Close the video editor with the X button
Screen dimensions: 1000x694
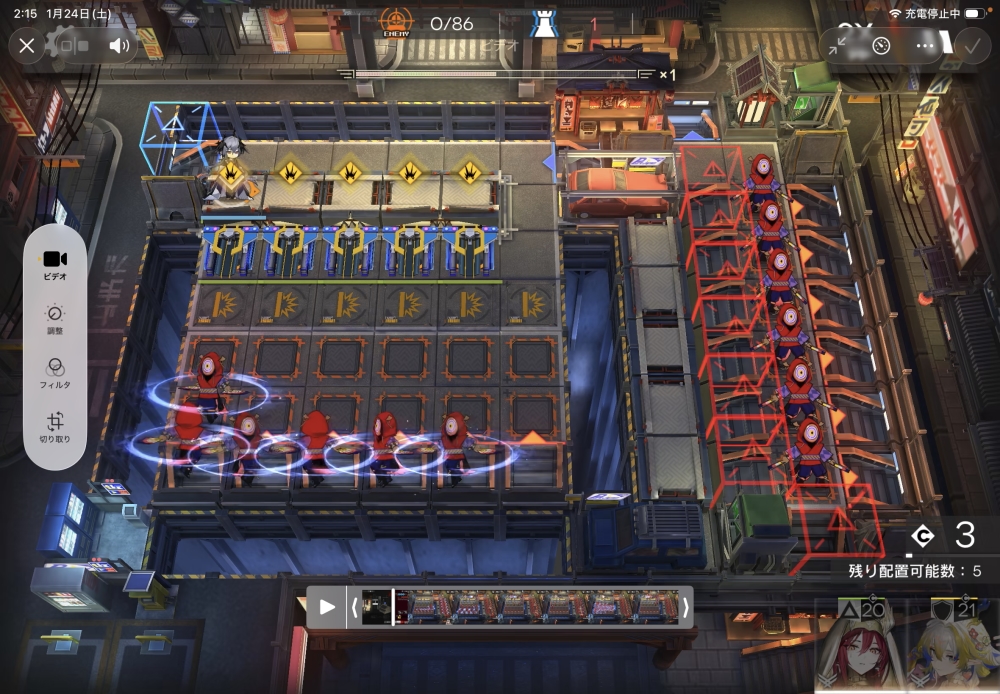pos(27,45)
